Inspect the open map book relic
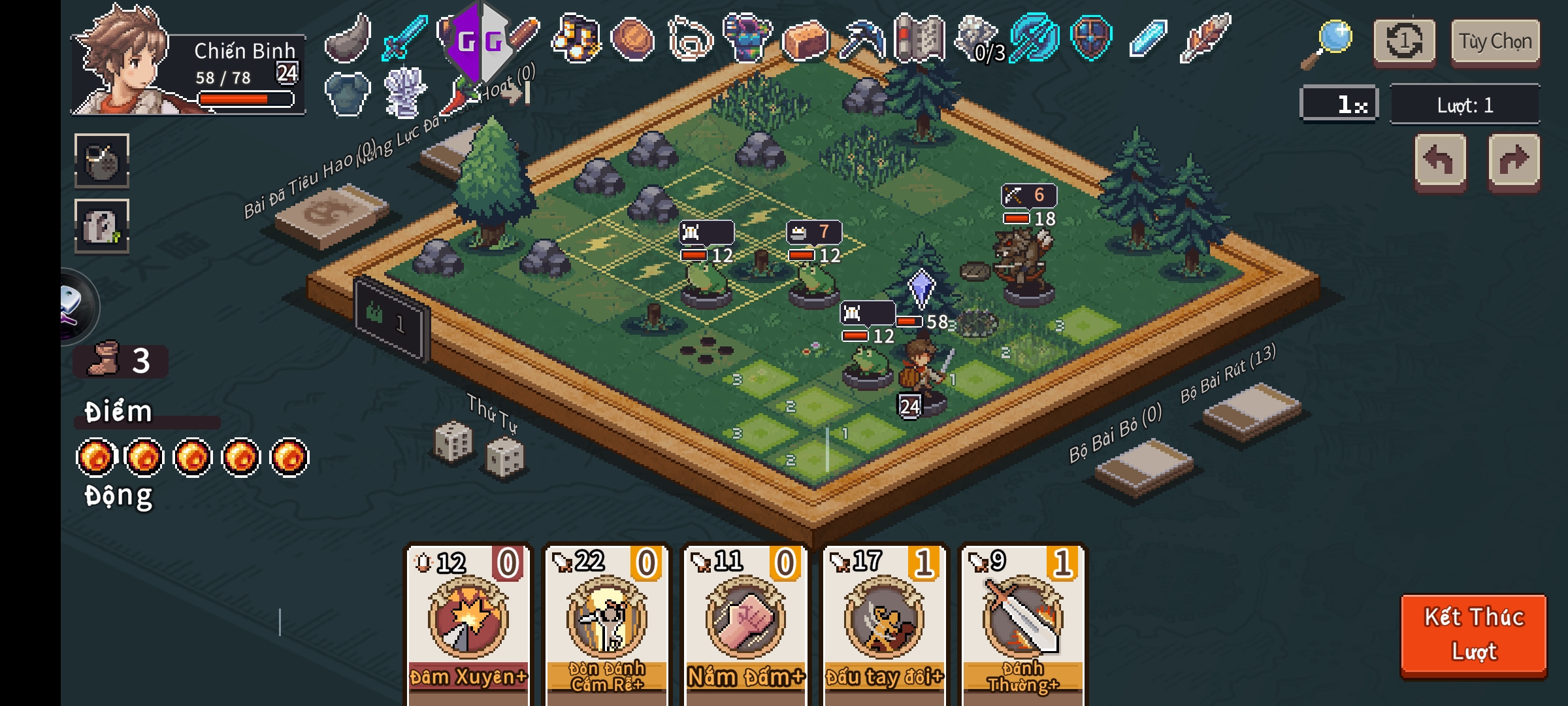 click(919, 39)
